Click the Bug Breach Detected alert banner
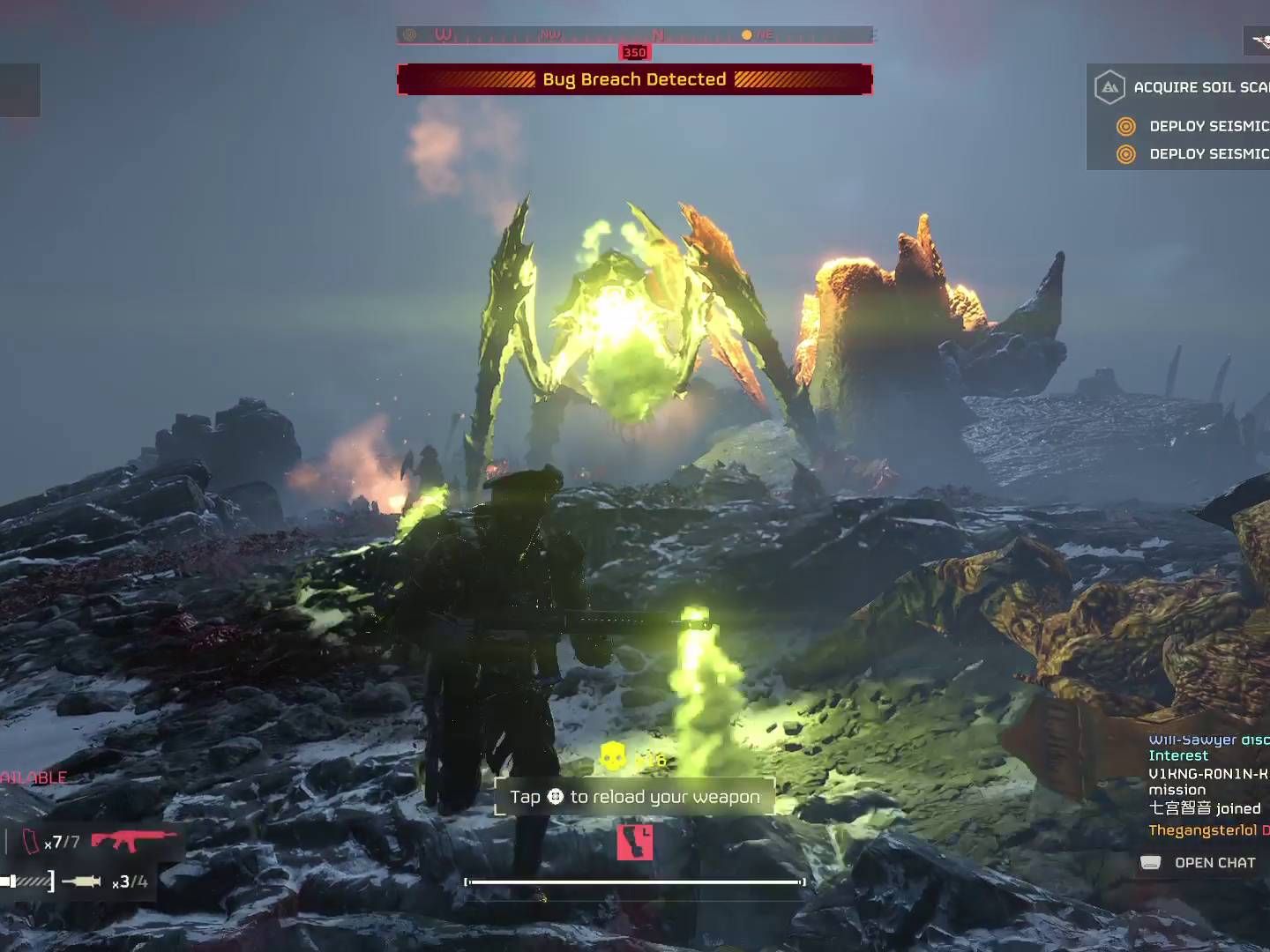The width and height of the screenshot is (1270, 952). (634, 79)
